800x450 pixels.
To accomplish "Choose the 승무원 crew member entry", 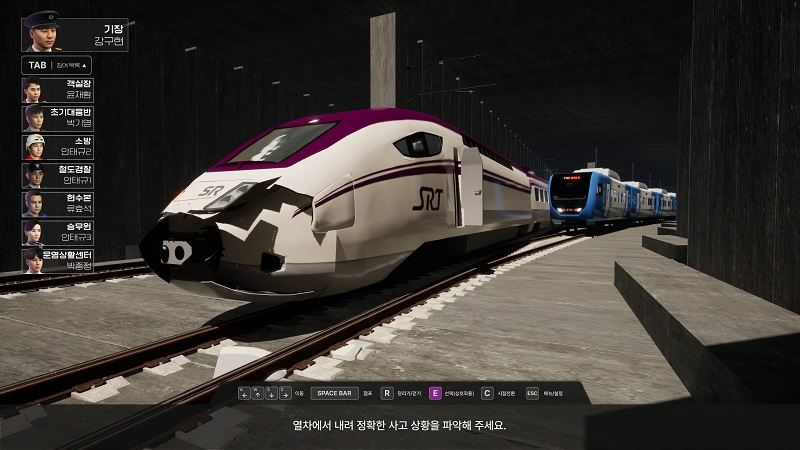I will pyautogui.click(x=58, y=232).
